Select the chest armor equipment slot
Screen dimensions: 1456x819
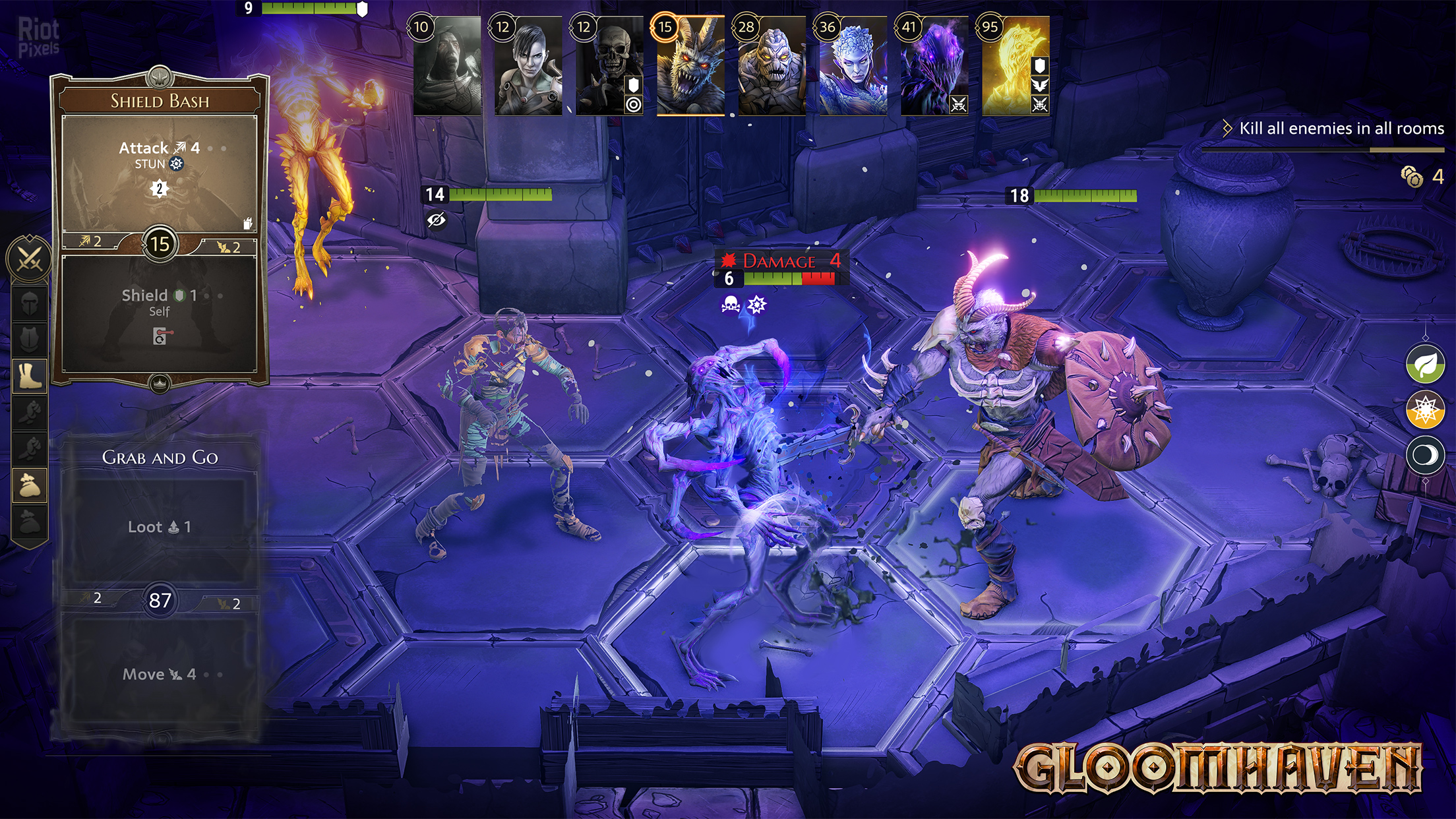30,340
